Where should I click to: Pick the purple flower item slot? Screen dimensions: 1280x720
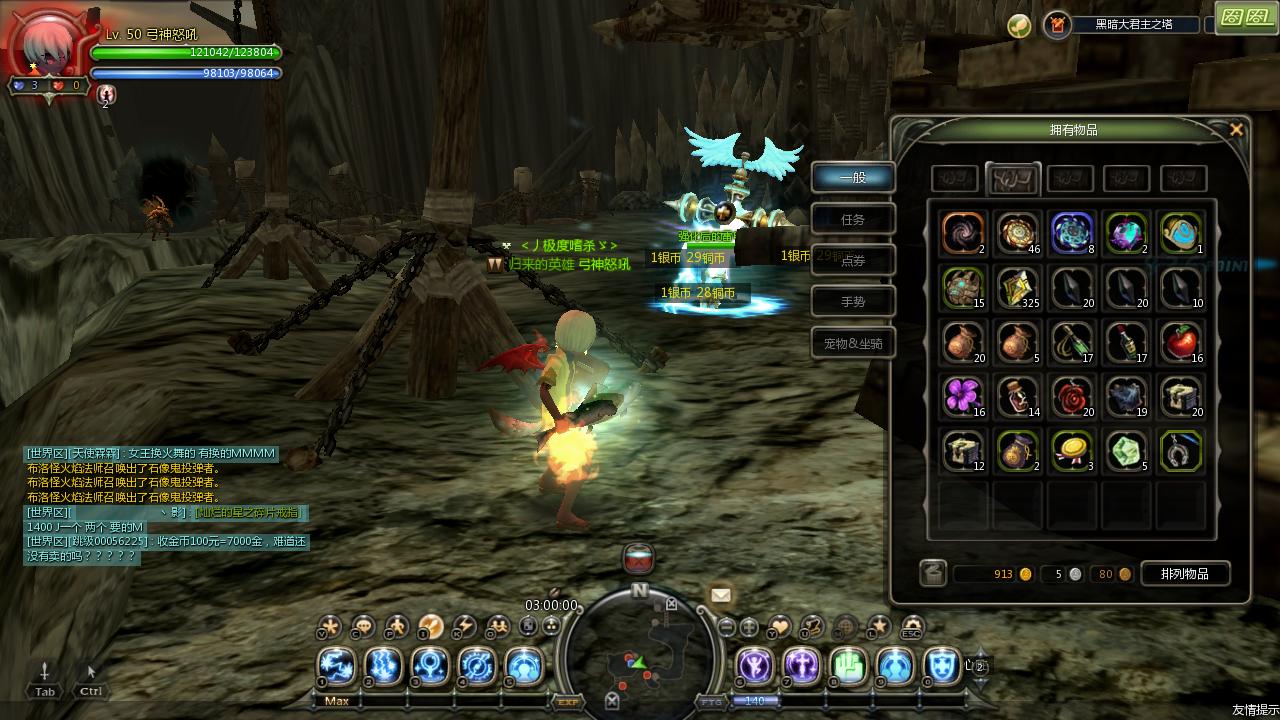tap(964, 396)
